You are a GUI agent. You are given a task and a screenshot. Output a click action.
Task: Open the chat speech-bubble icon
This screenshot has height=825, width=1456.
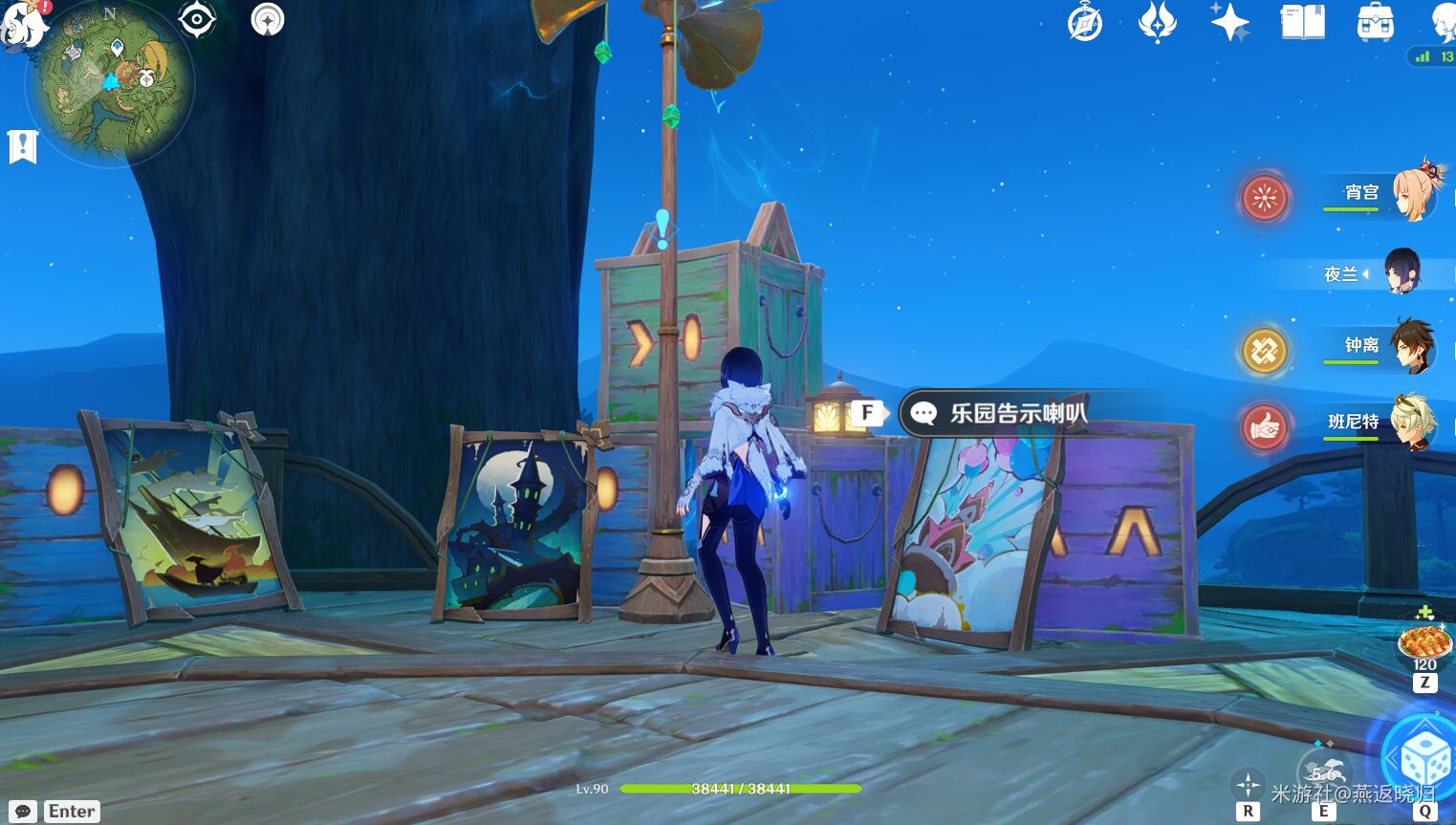[x=23, y=812]
